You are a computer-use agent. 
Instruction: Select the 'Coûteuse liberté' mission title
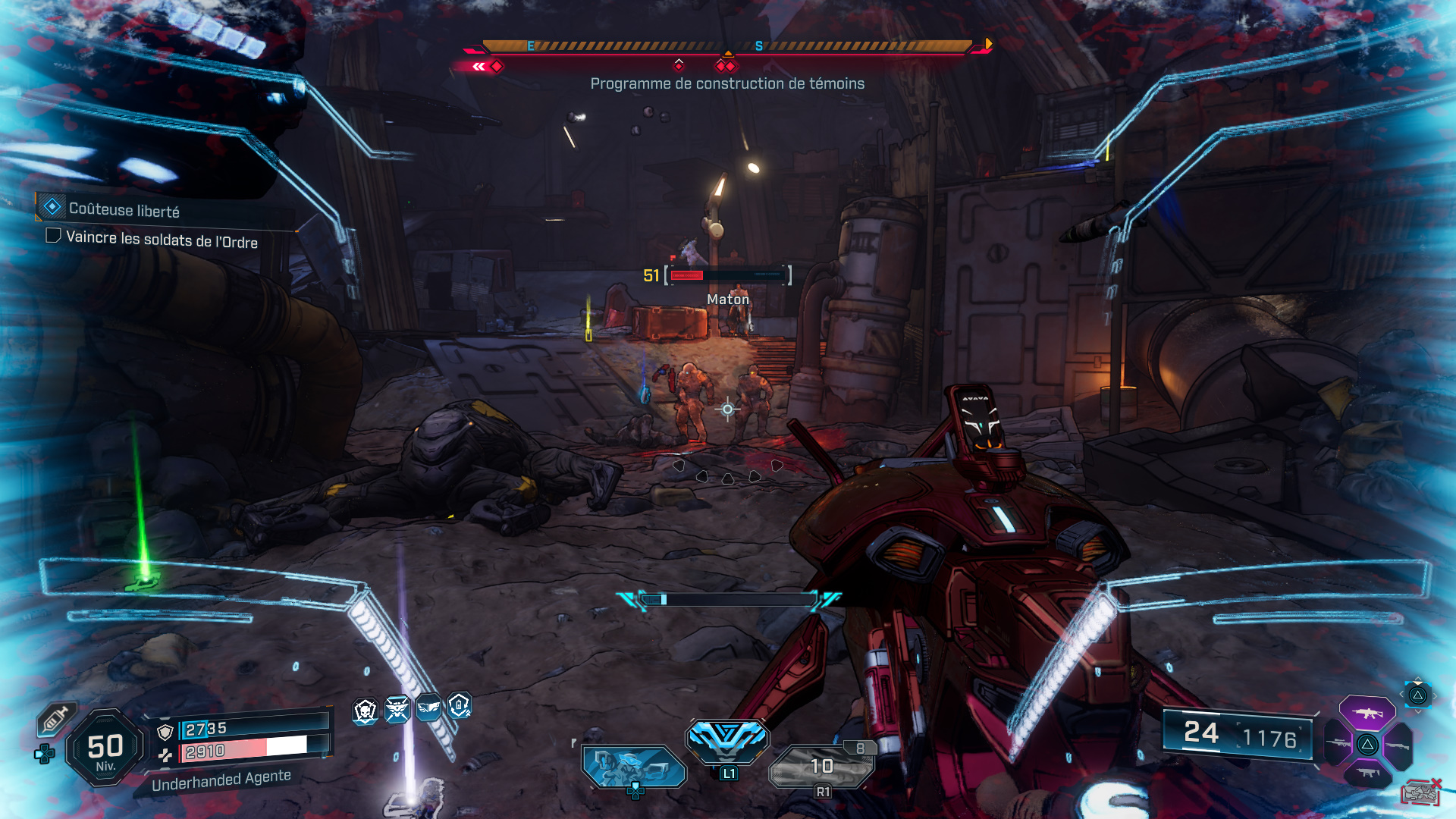coord(125,206)
